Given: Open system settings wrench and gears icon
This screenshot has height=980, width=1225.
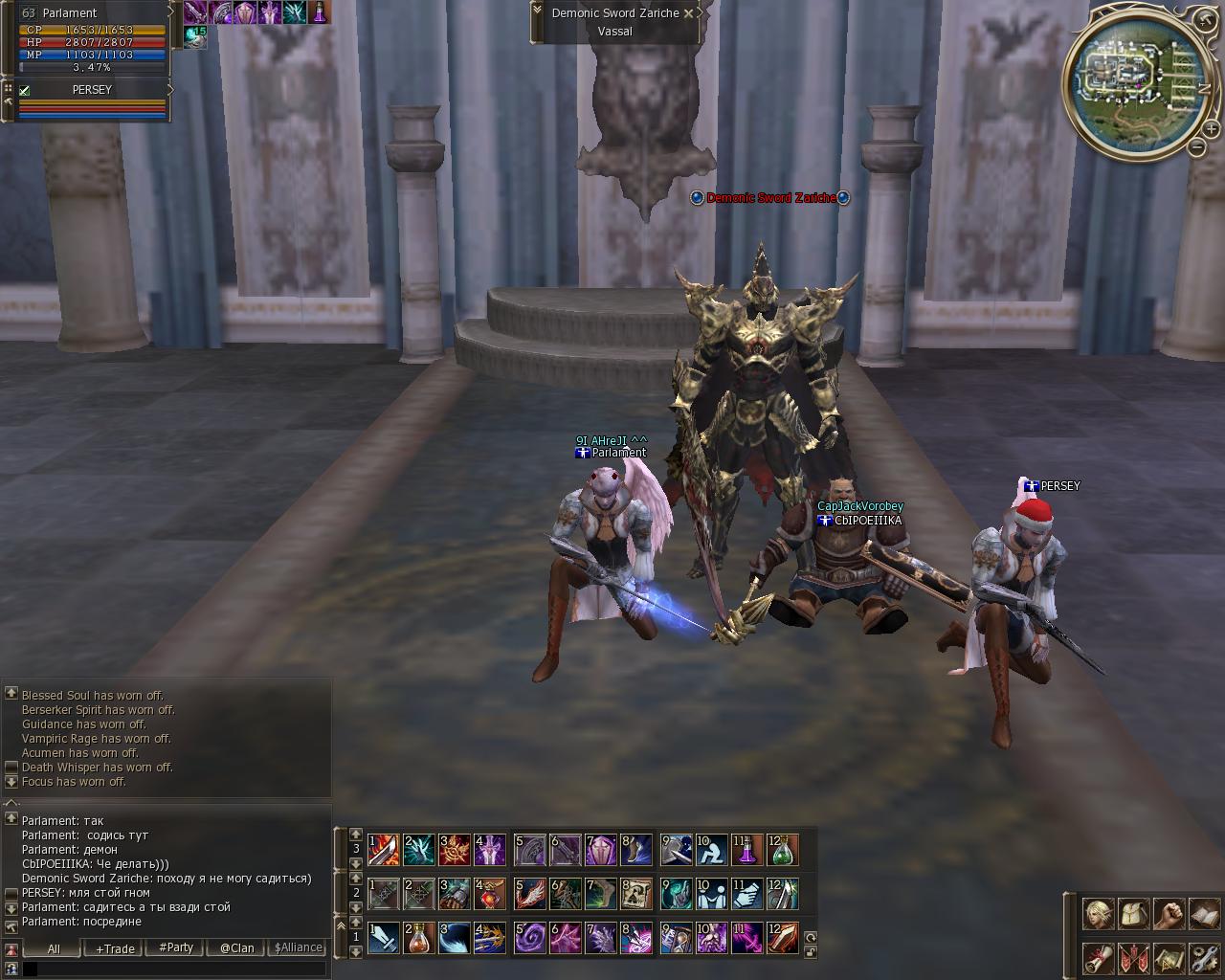Looking at the screenshot, I should 1204,957.
